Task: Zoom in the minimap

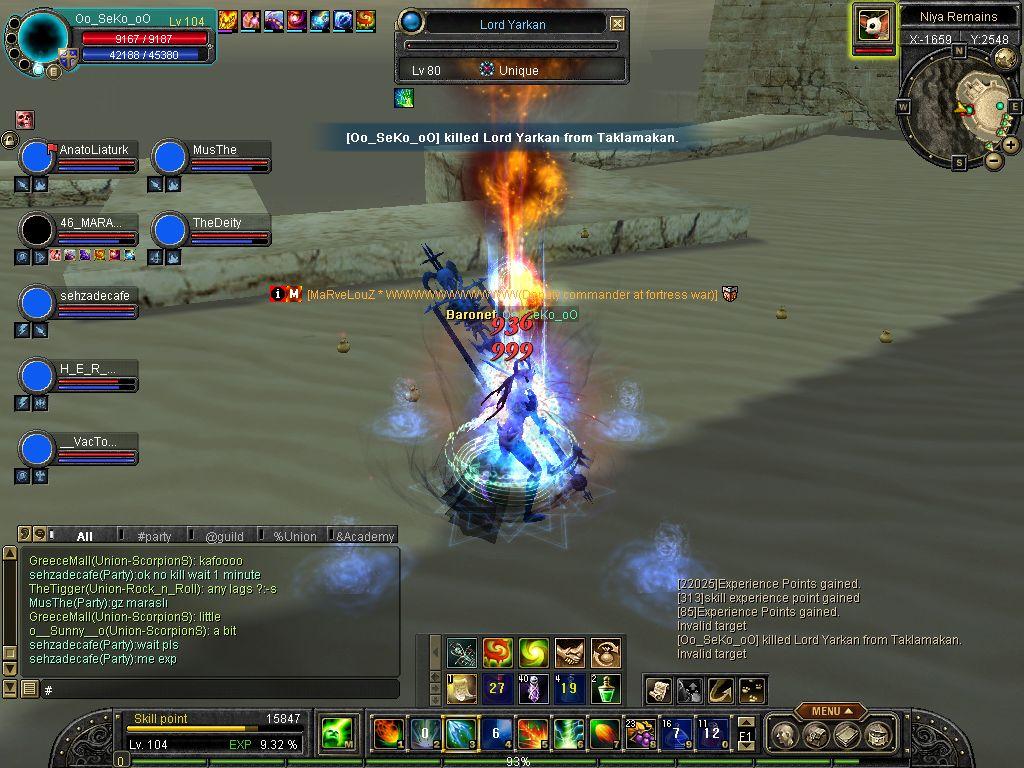Action: [x=1011, y=145]
